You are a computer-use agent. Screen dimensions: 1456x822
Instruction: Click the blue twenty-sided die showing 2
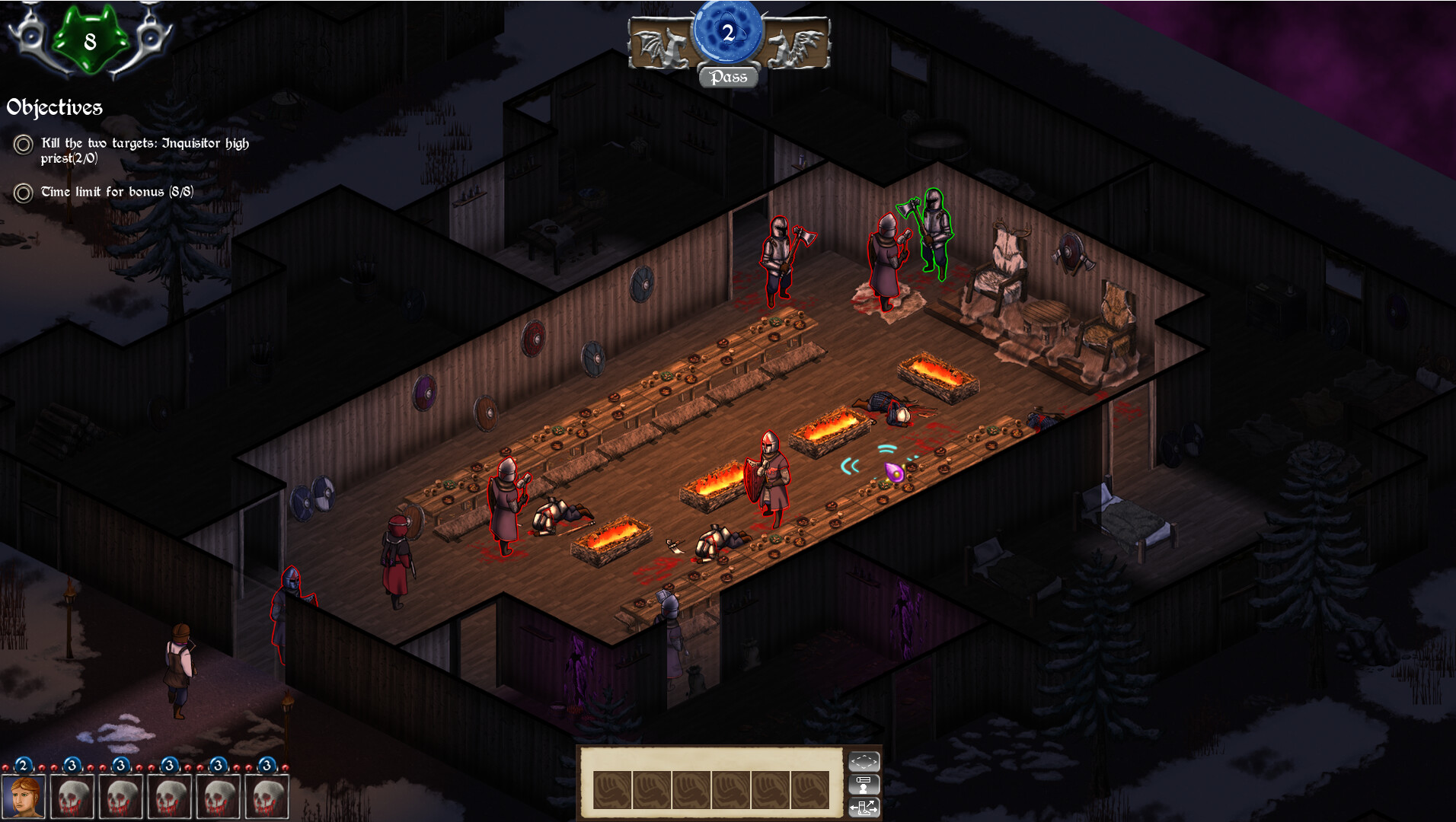click(x=727, y=30)
